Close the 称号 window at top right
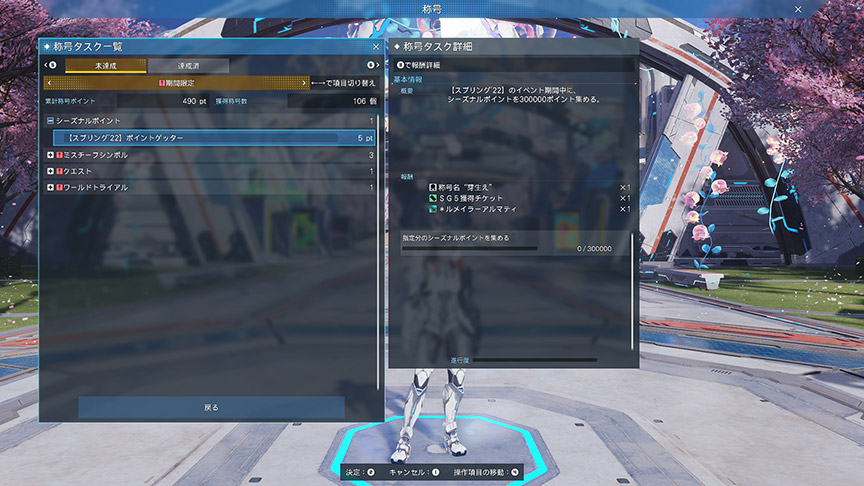 click(797, 8)
